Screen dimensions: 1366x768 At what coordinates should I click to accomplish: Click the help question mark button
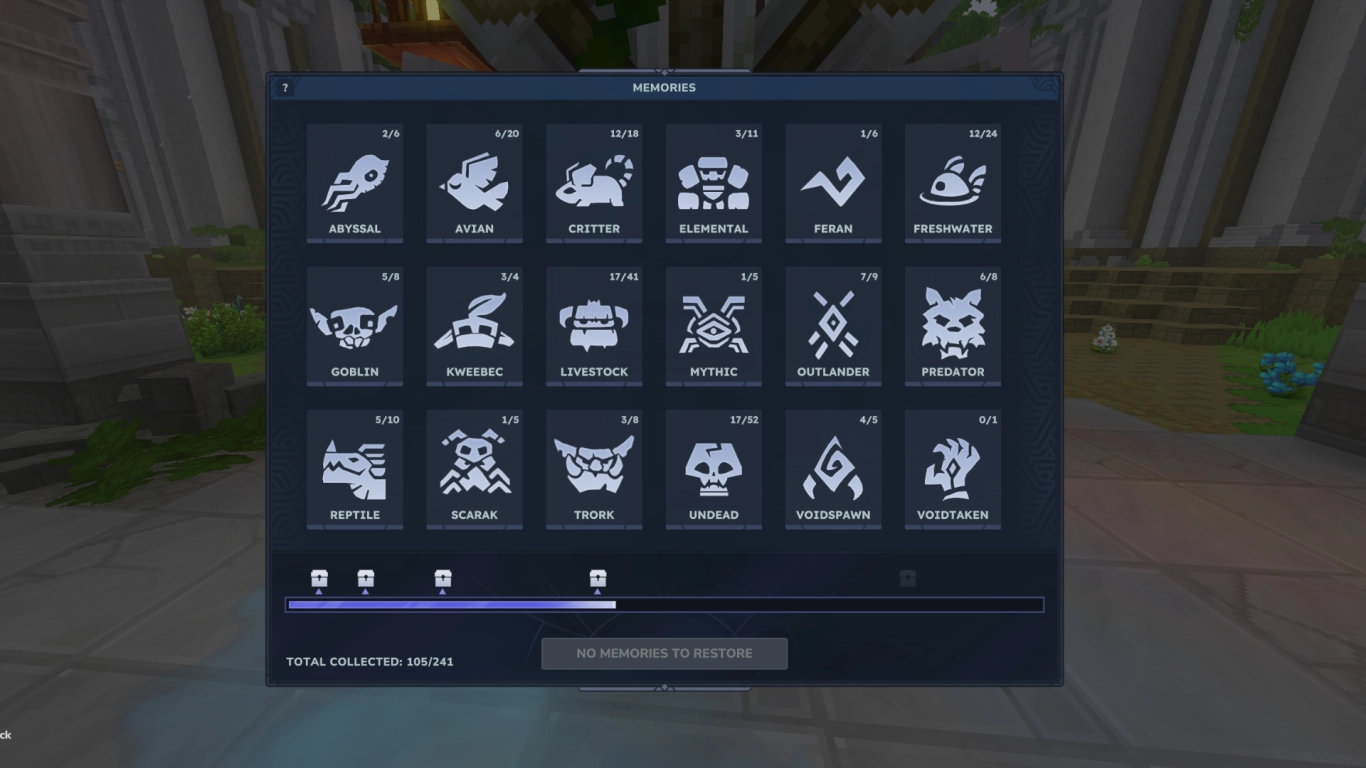[286, 87]
